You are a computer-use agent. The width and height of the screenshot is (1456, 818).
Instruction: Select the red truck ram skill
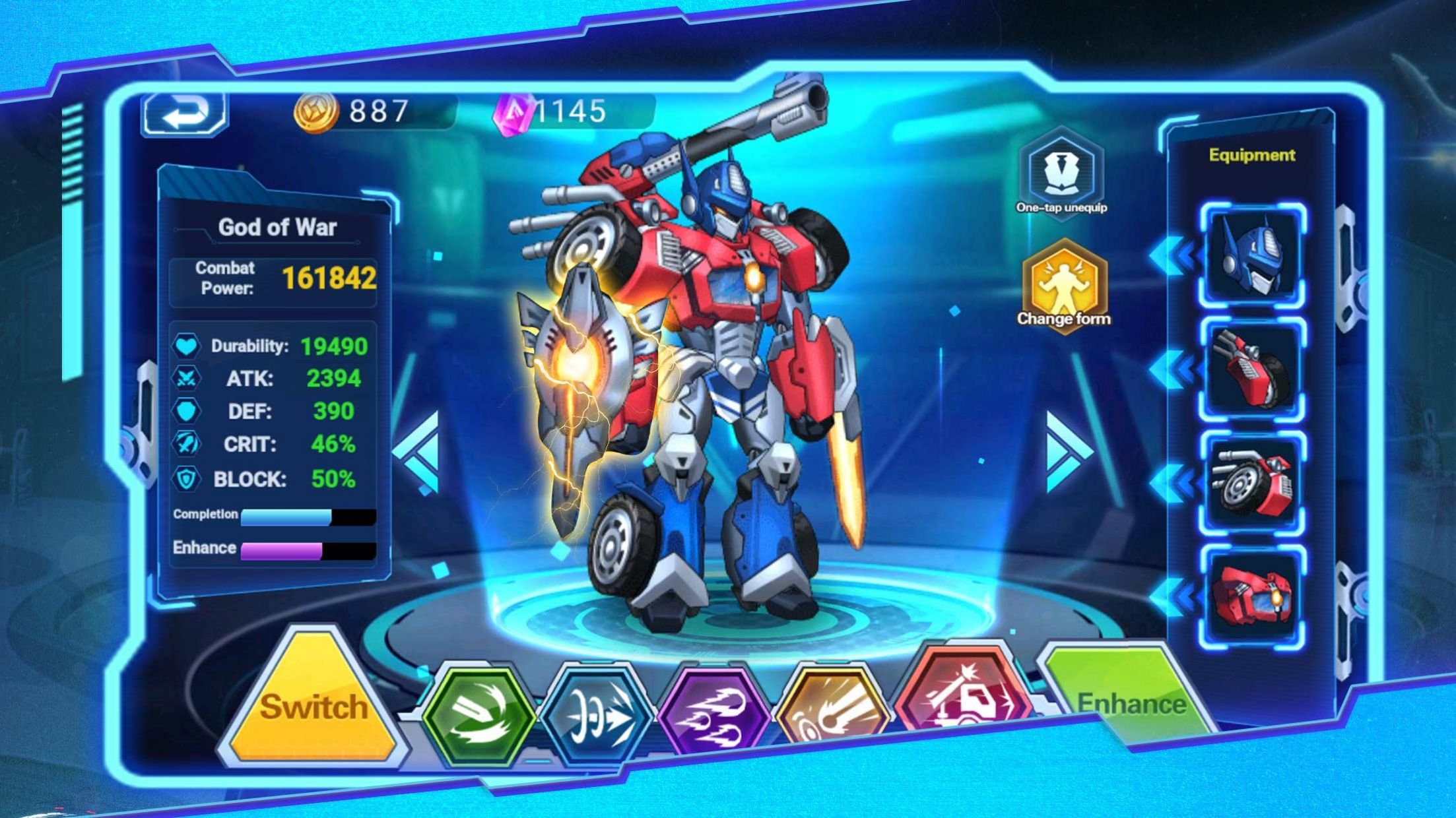(x=964, y=693)
